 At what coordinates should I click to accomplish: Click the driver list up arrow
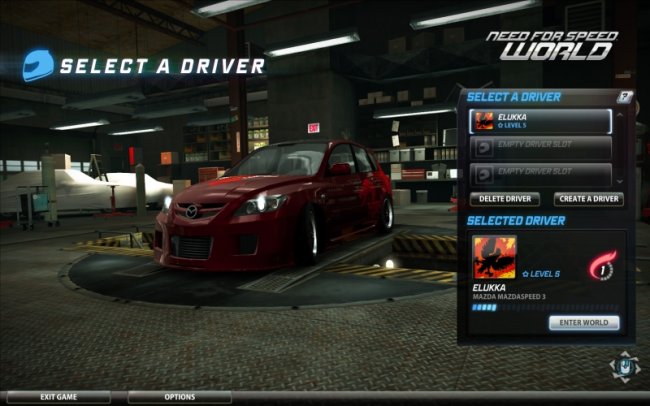coord(621,113)
